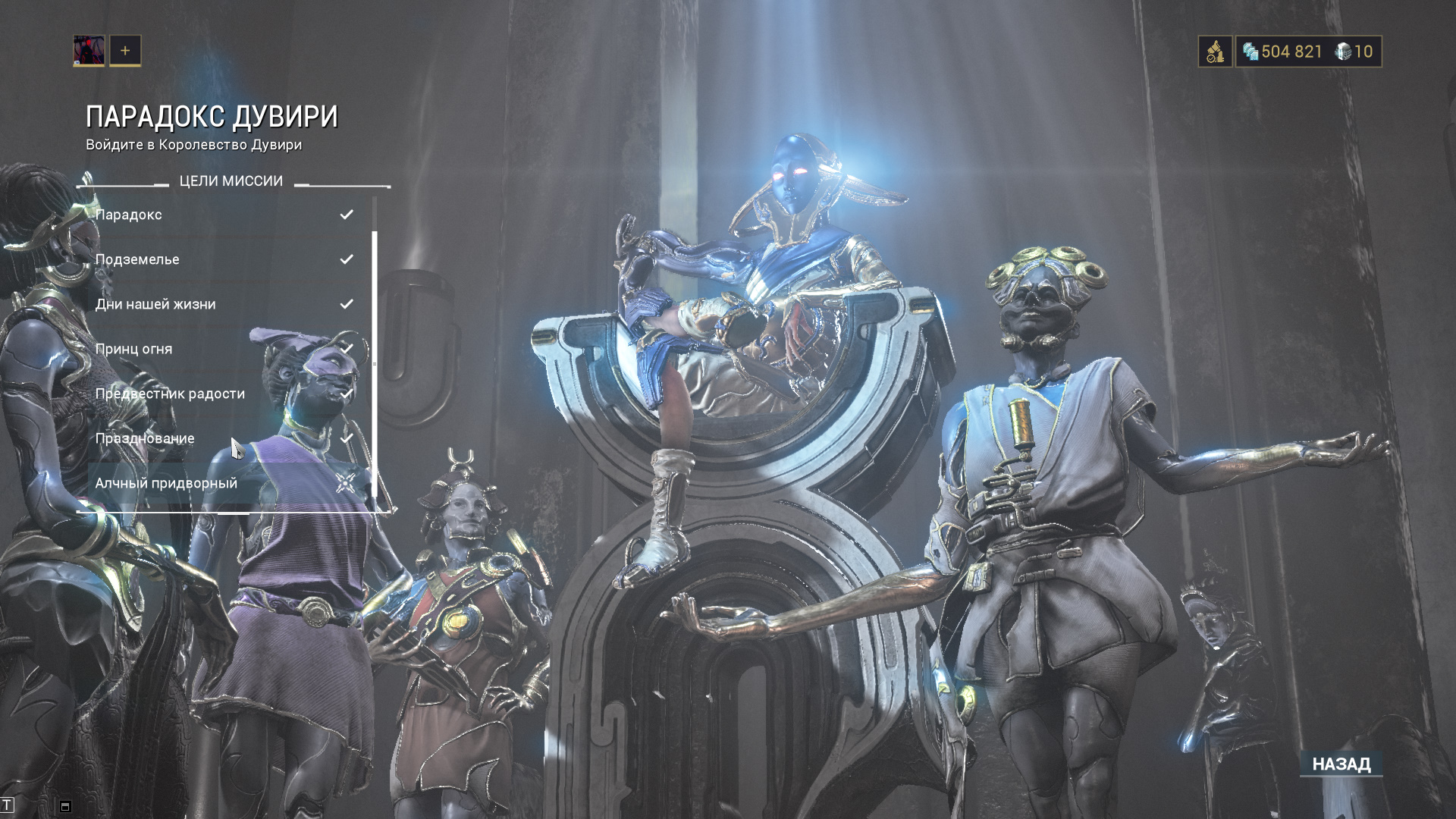Open your player avatar thumbnail top left
This screenshot has width=1456, height=819.
[89, 51]
